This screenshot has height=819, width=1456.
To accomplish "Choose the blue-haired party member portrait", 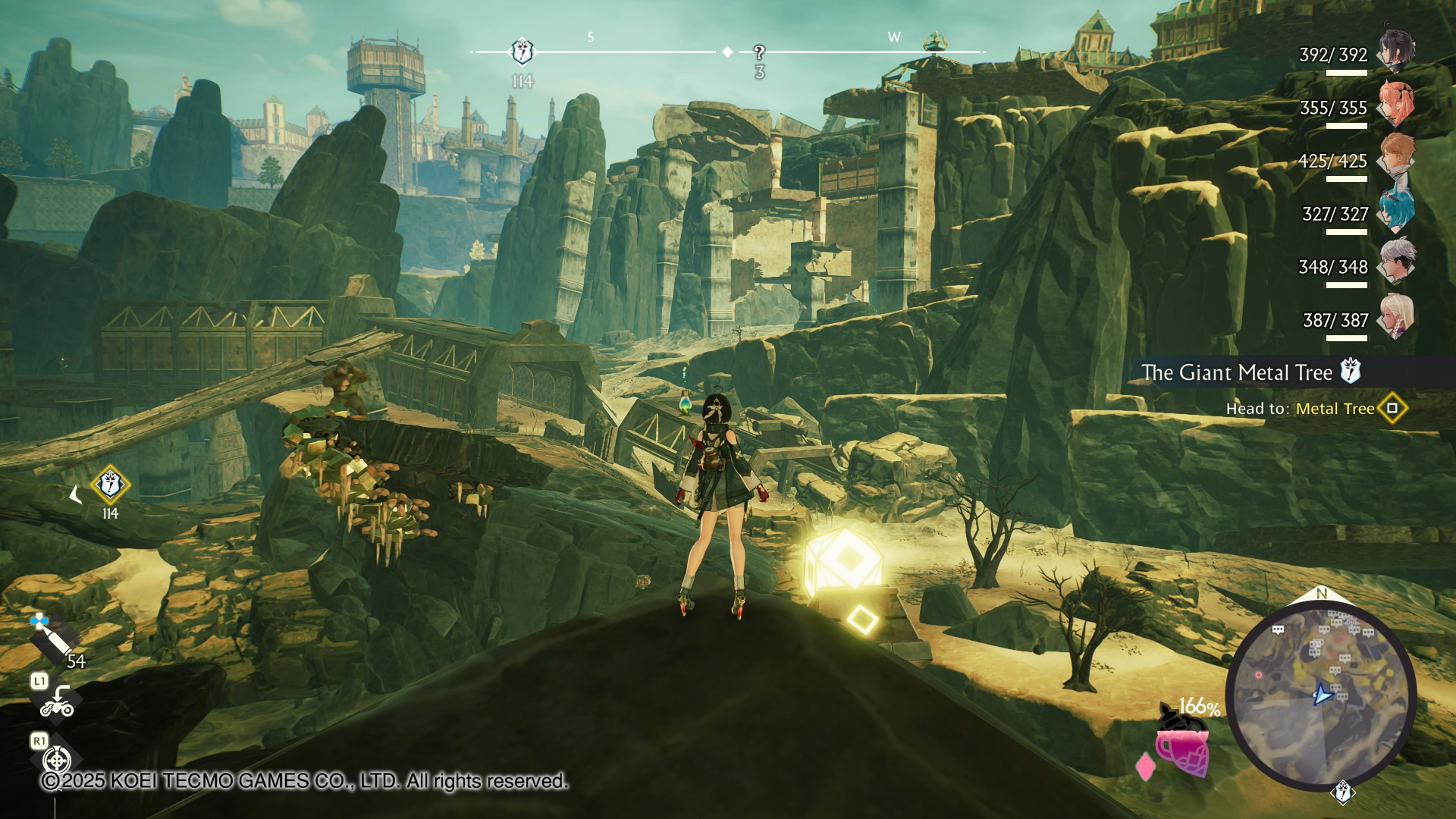I will (1396, 210).
